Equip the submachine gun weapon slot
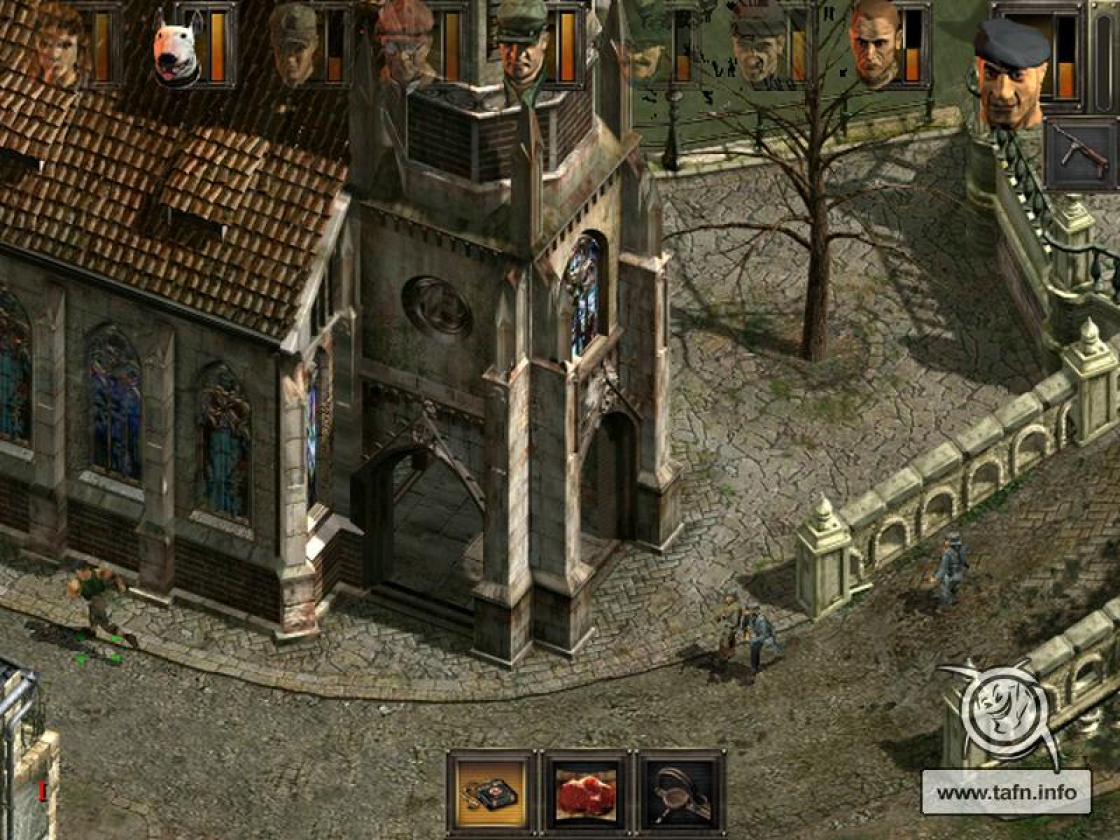 tap(1080, 152)
